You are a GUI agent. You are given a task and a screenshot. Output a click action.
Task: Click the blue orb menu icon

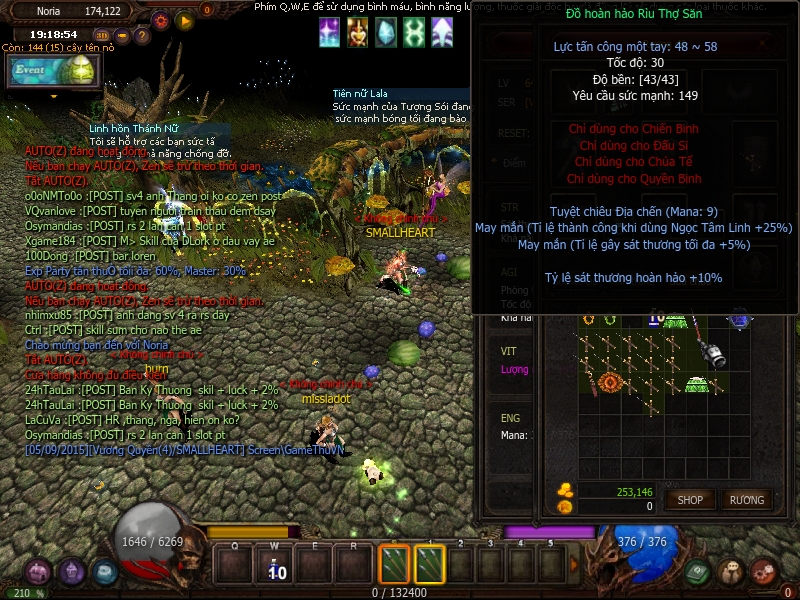pos(105,572)
